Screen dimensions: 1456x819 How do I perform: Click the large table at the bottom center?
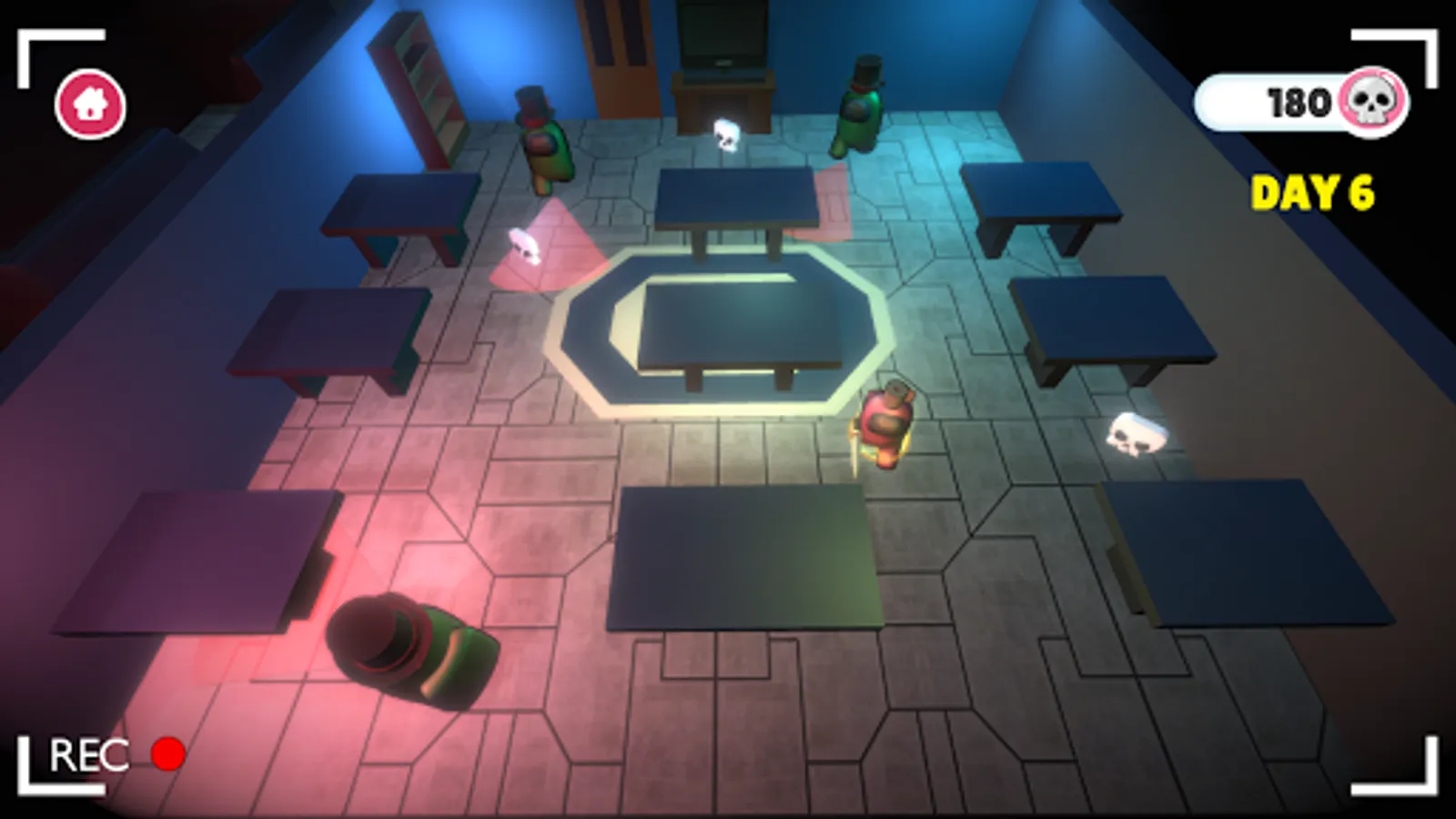[737, 555]
